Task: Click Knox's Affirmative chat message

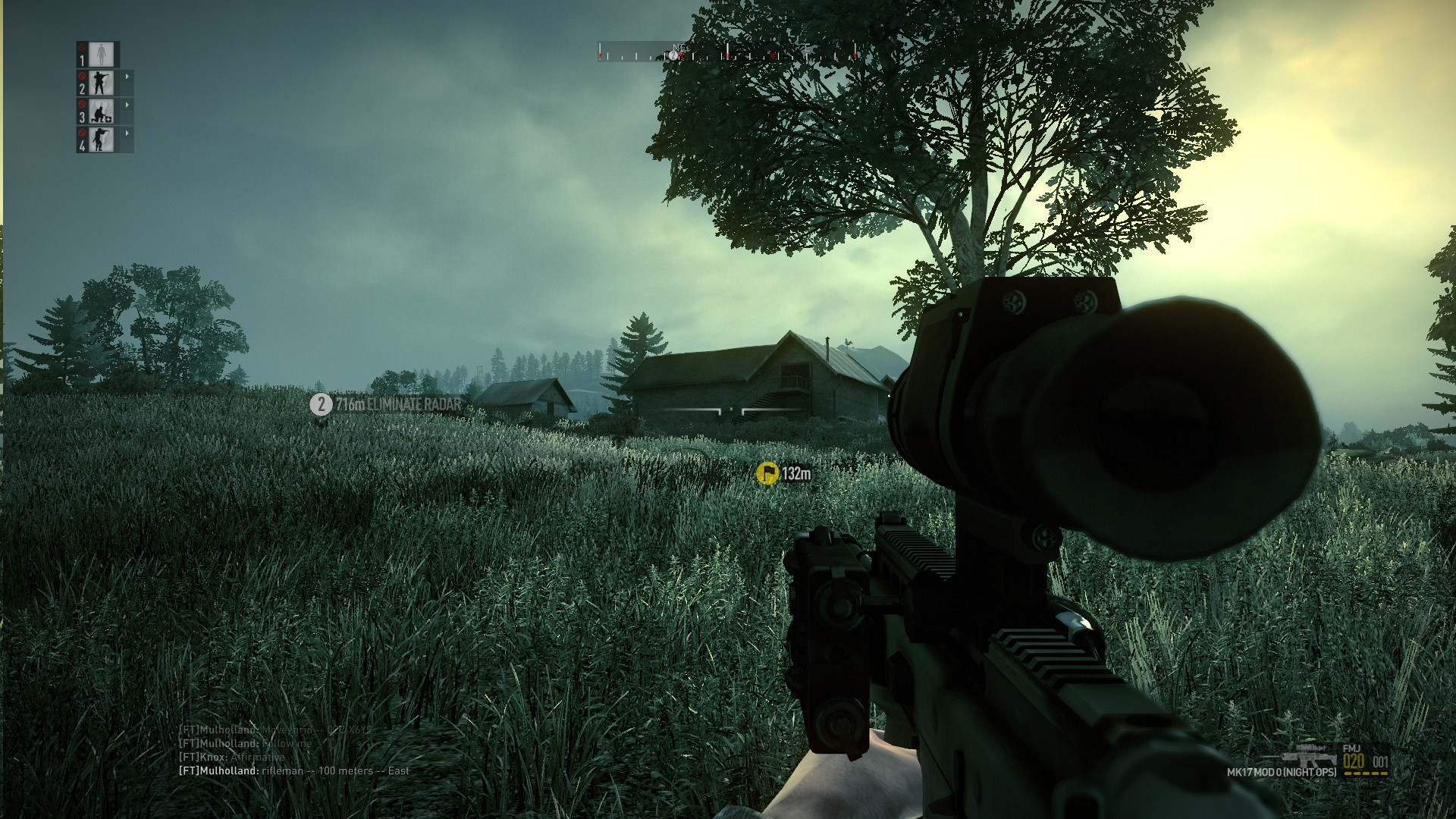Action: coord(231,756)
